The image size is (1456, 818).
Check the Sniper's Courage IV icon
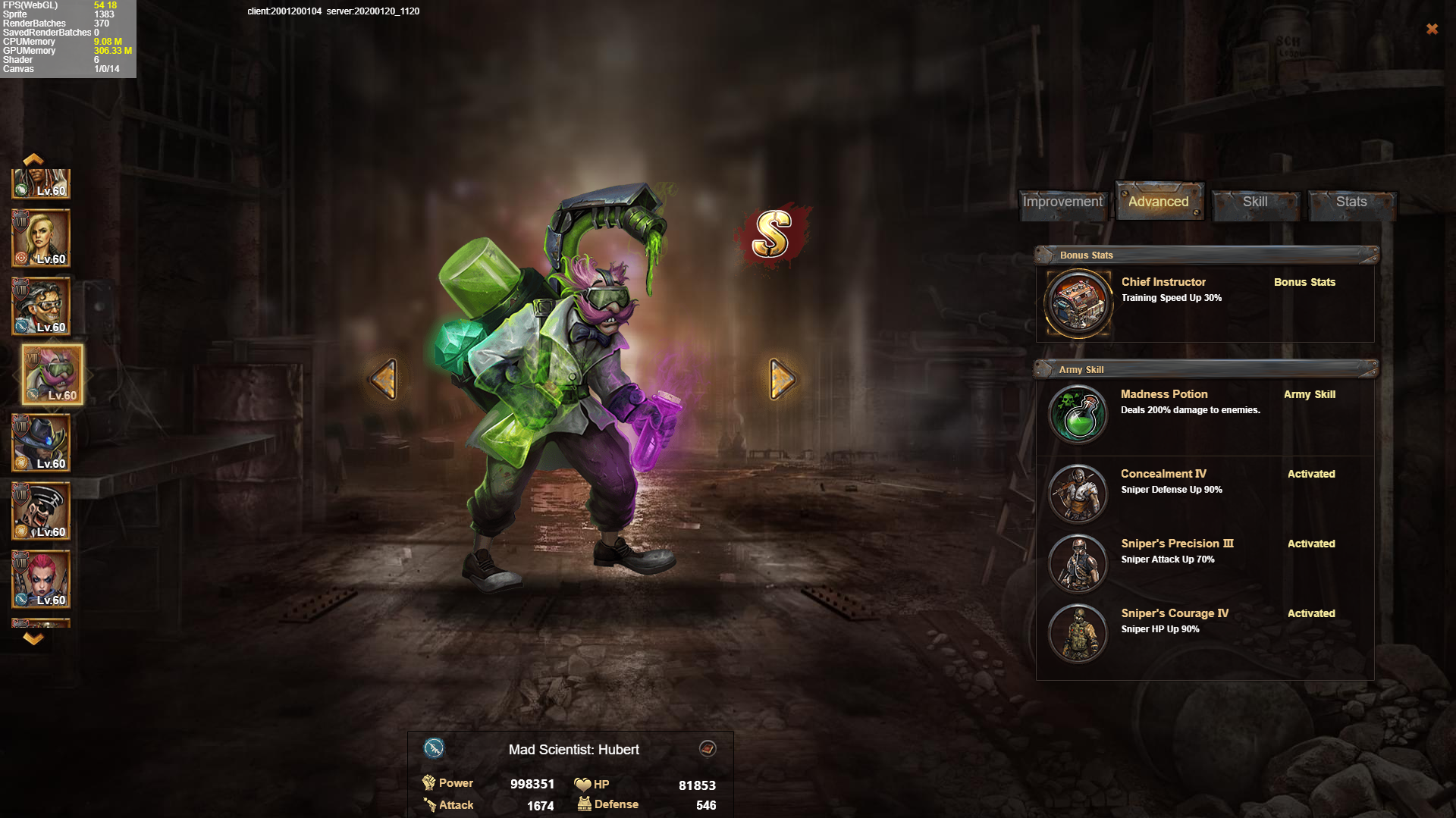coord(1078,633)
